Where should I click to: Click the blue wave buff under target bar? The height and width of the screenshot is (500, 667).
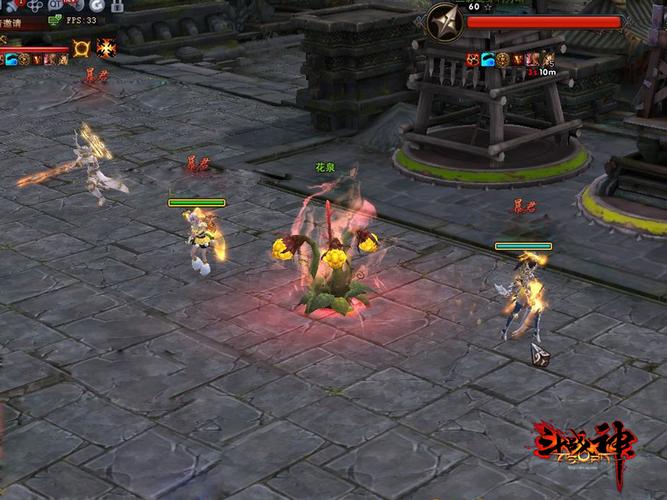click(x=488, y=60)
